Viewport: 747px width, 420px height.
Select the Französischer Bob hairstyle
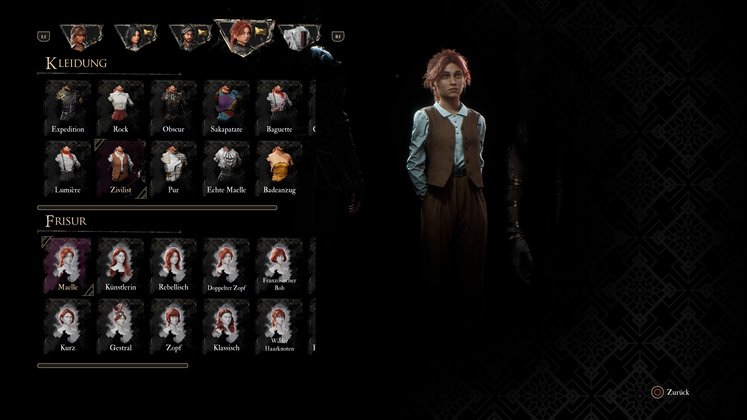280,264
